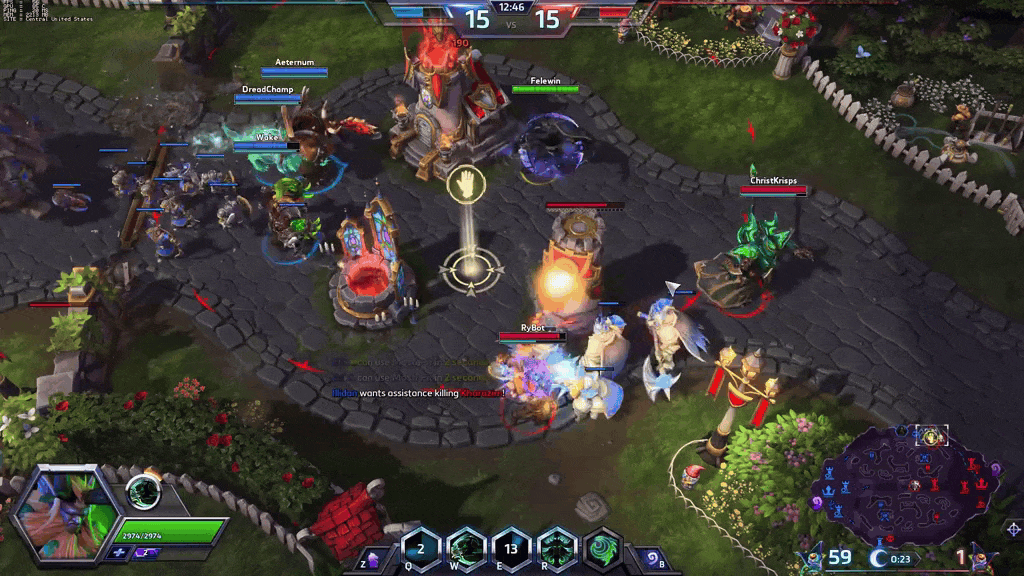
Task: Summon the mount with the Z button
Action: tap(372, 559)
